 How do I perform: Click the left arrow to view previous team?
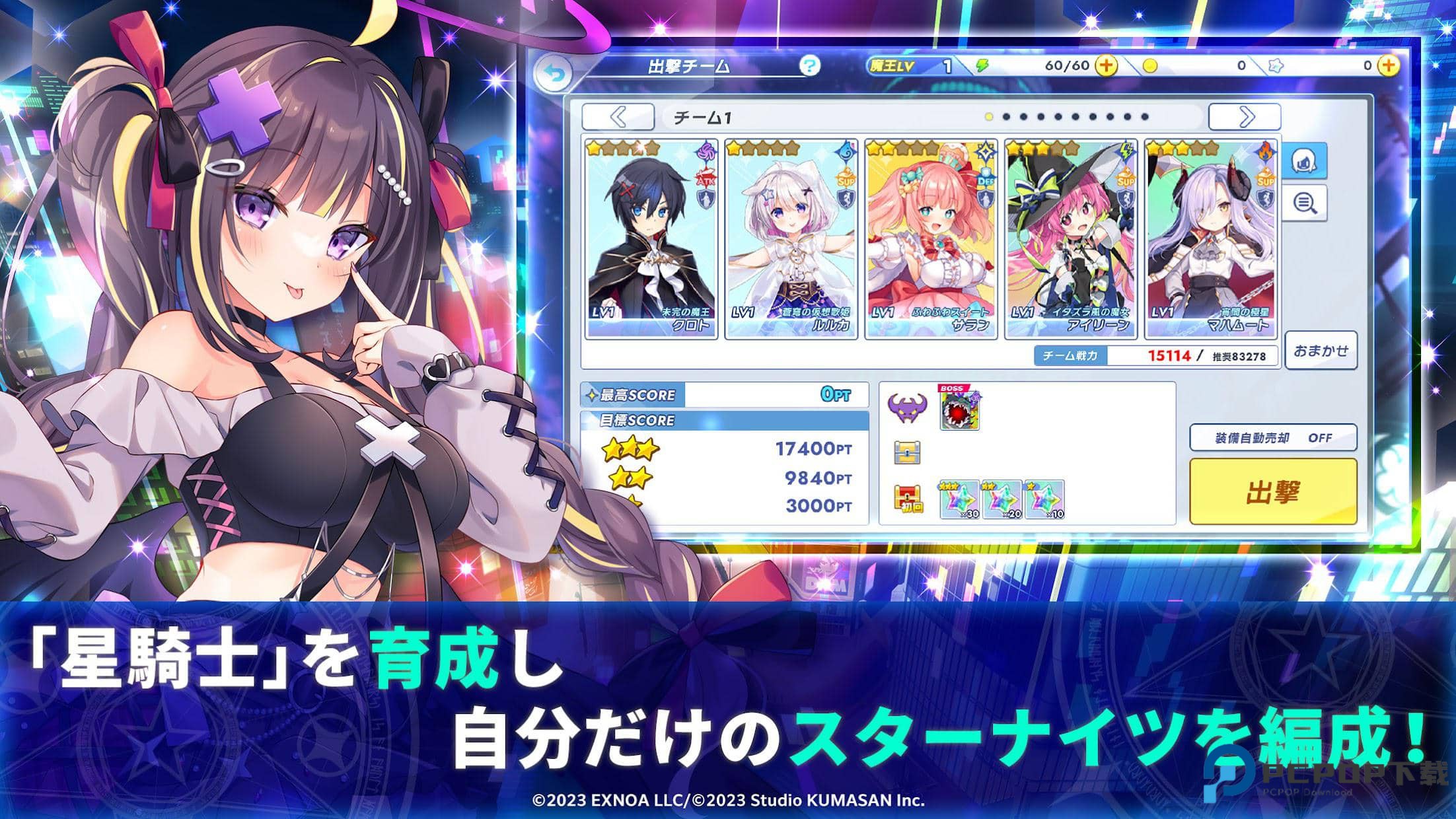pos(616,117)
